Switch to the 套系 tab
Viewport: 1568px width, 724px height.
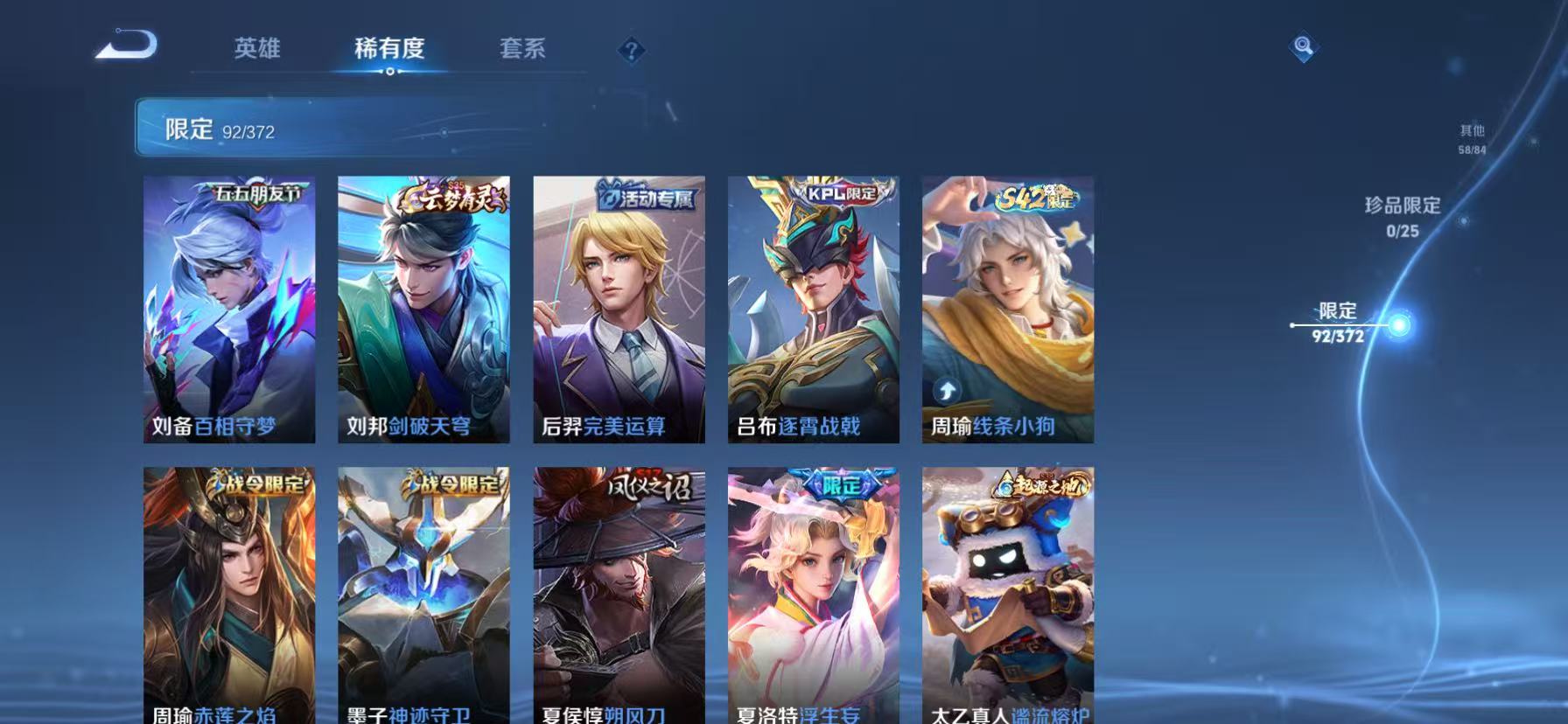[523, 48]
